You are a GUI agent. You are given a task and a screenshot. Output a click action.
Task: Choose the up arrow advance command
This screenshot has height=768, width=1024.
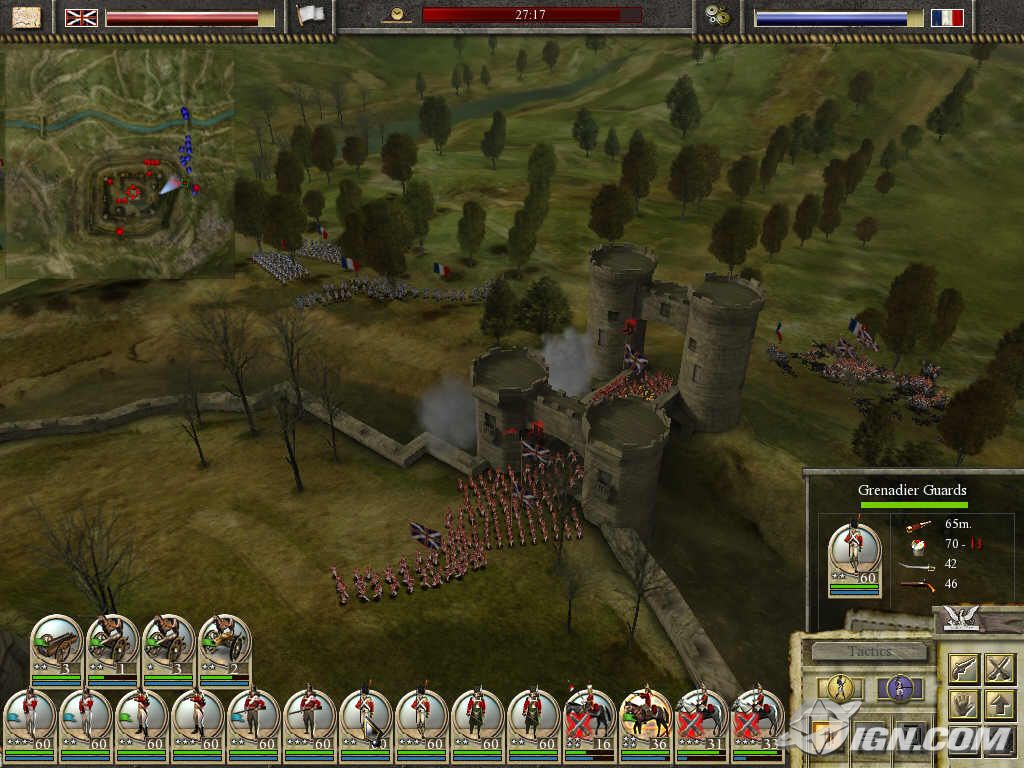point(999,704)
